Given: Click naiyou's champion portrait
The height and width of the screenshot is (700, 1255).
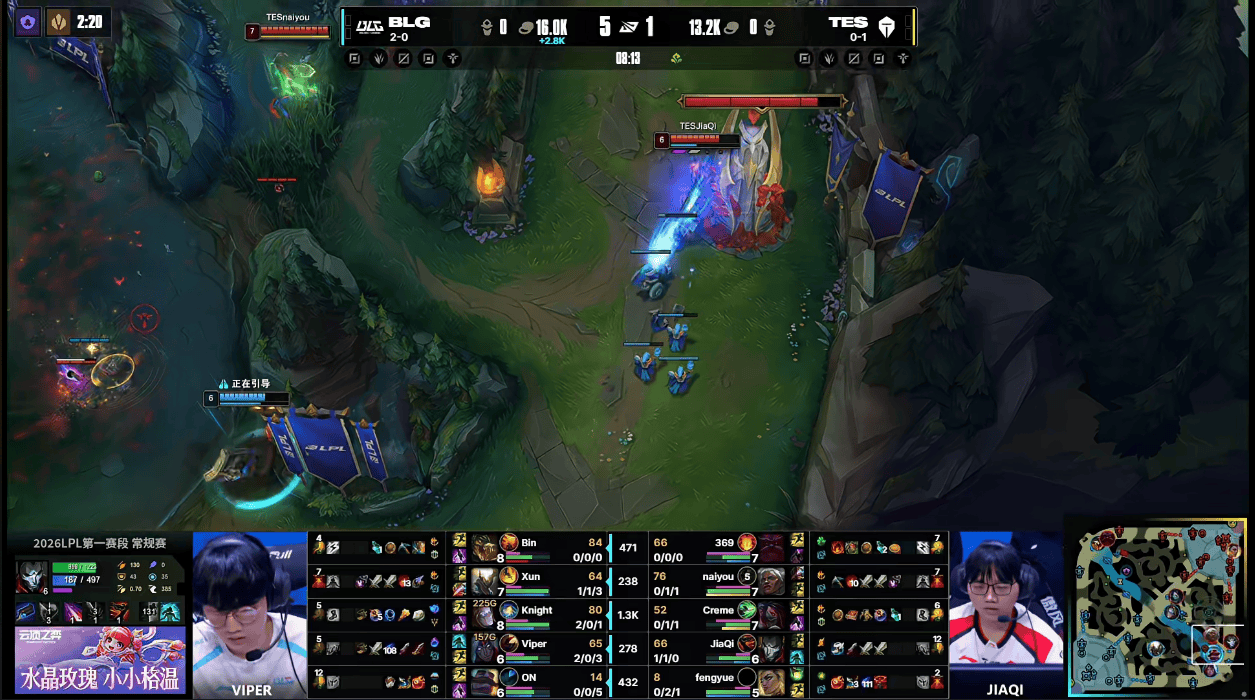Looking at the screenshot, I should pos(770,580).
